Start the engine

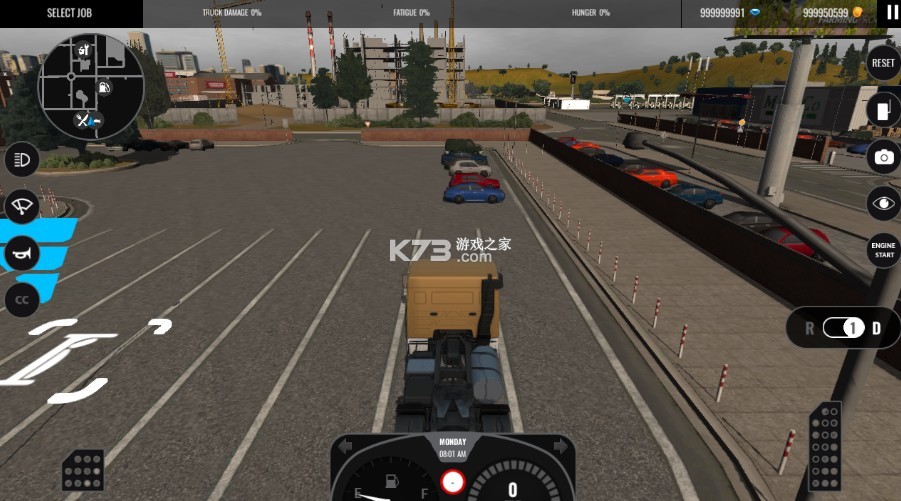[x=883, y=250]
